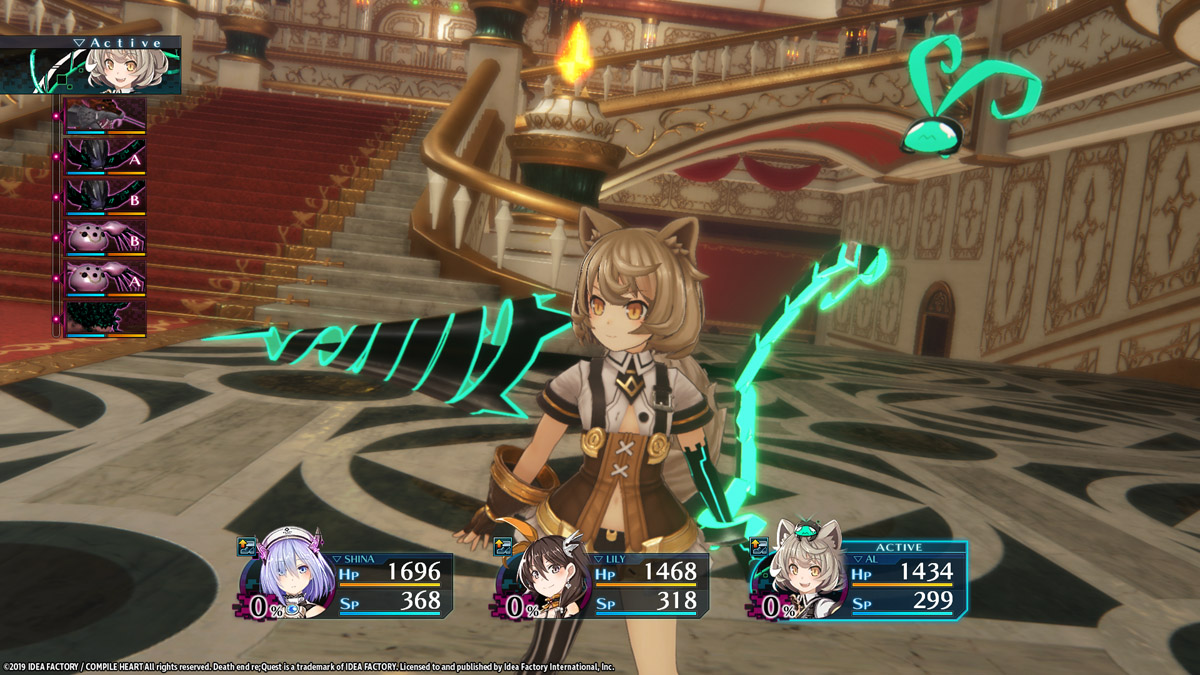This screenshot has height=675, width=1200.
Task: Select dark spider enemy A in turn order
Action: [x=105, y=156]
